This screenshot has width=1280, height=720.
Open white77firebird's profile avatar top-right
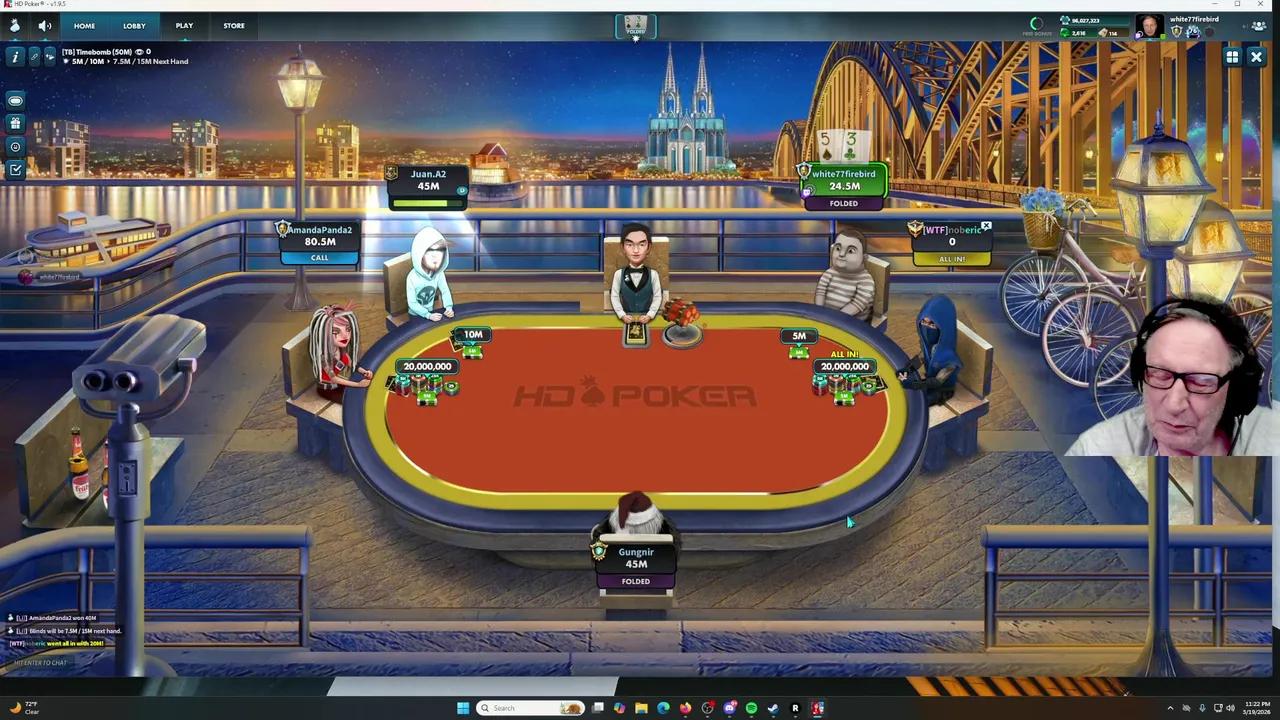point(1148,25)
